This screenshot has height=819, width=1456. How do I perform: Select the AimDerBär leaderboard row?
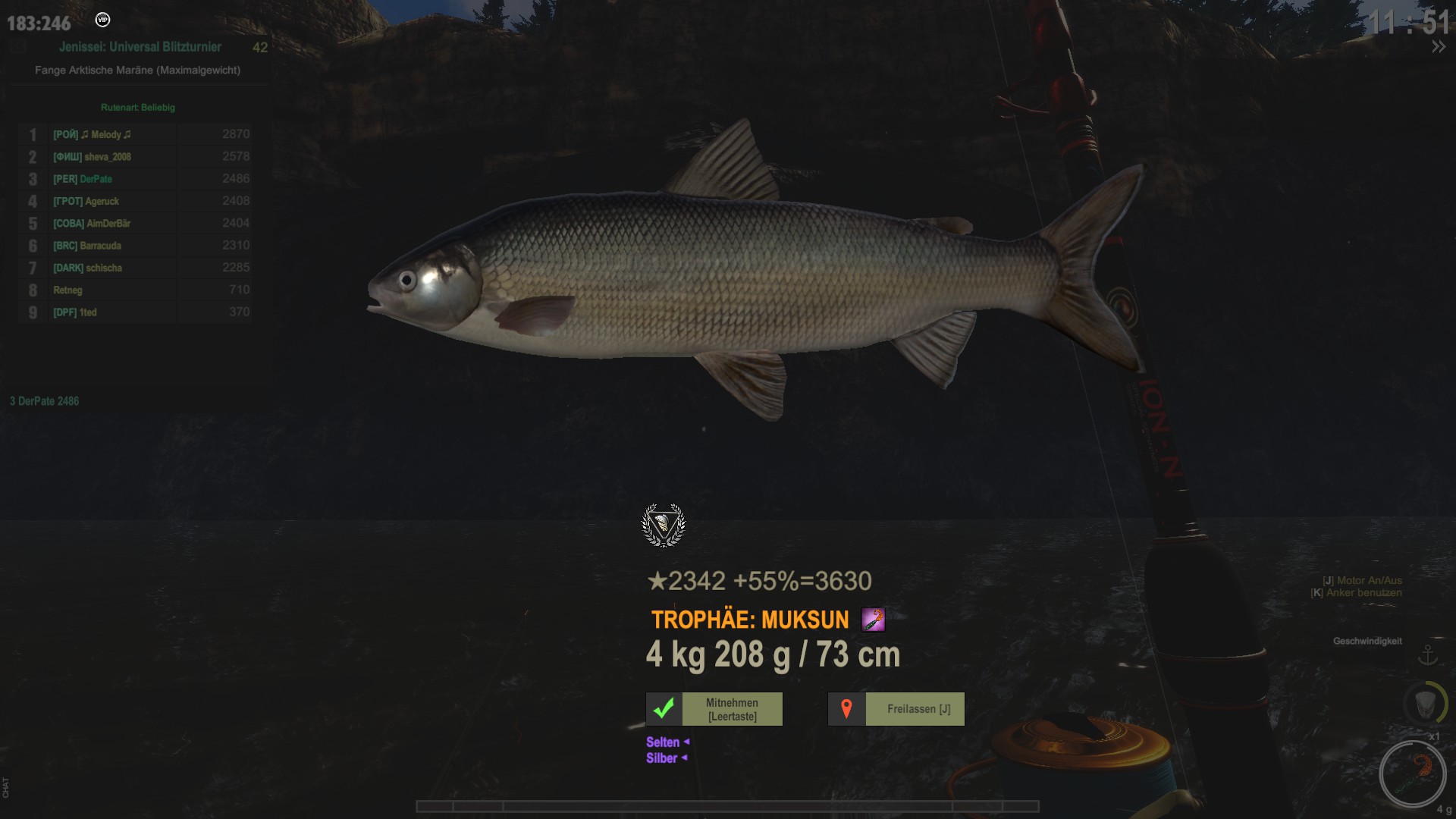coord(135,223)
